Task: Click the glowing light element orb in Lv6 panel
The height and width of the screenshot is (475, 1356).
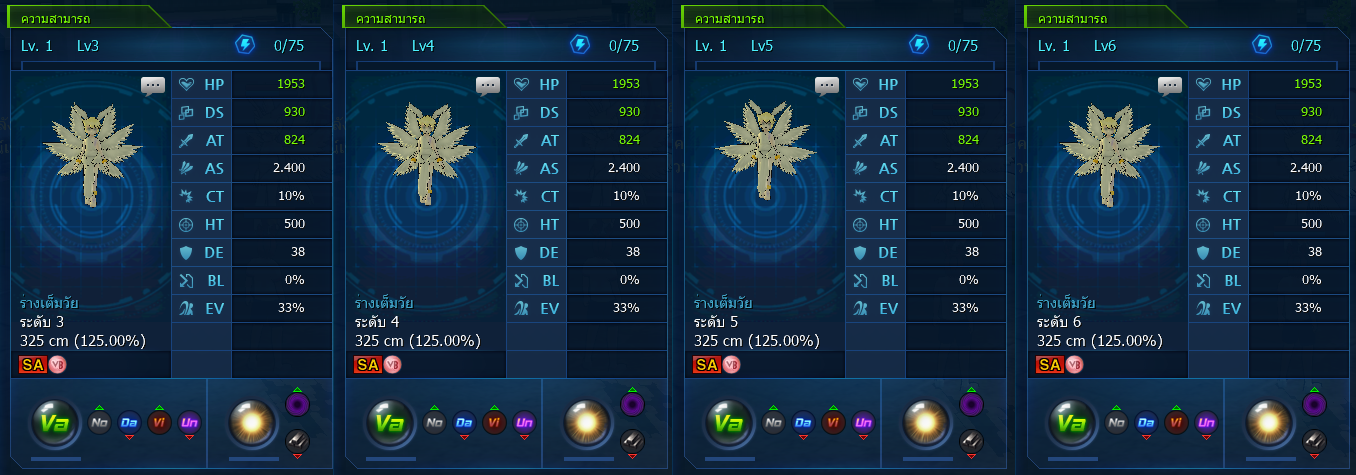Action: 1262,423
